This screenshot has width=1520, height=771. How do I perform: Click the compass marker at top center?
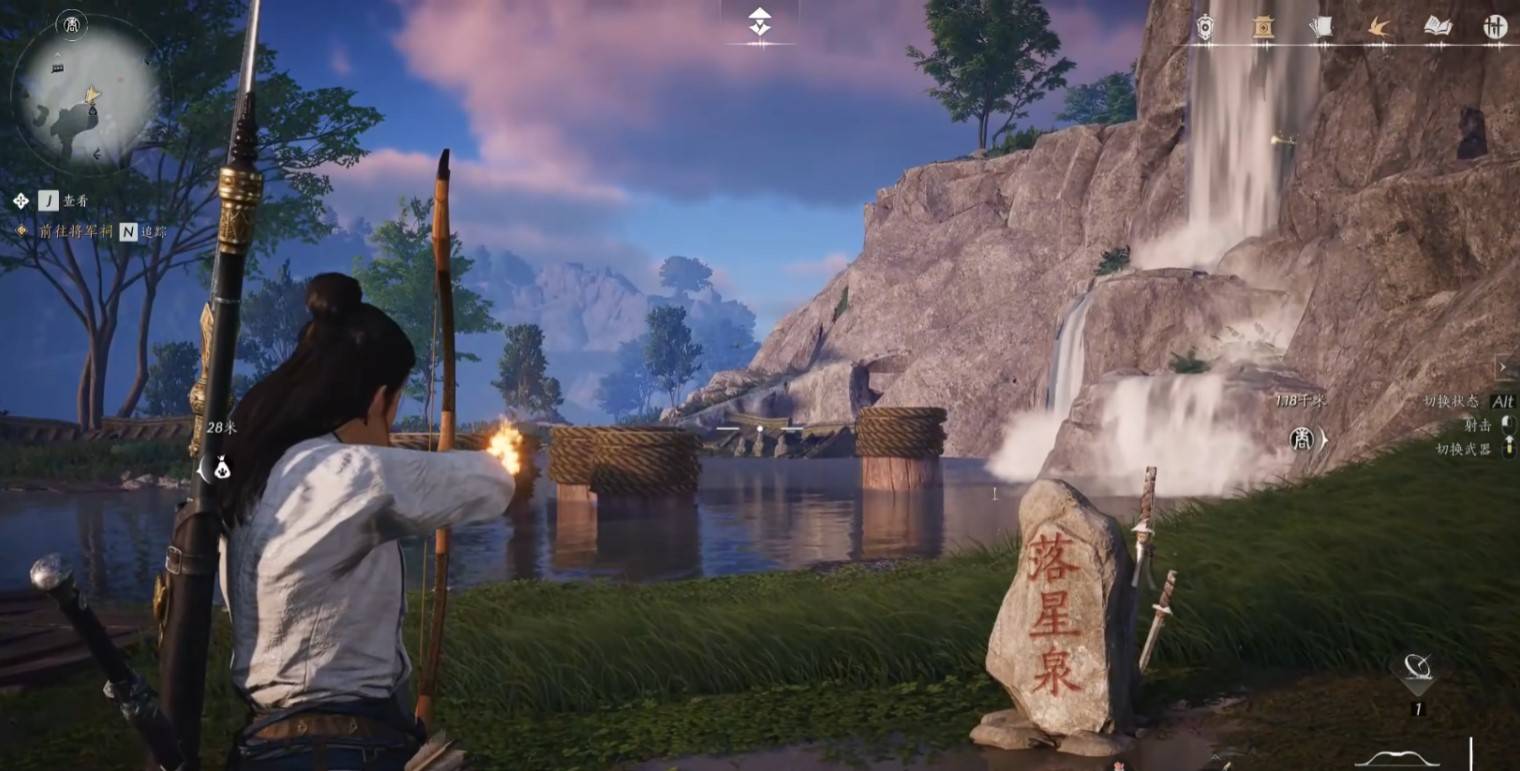(x=760, y=22)
